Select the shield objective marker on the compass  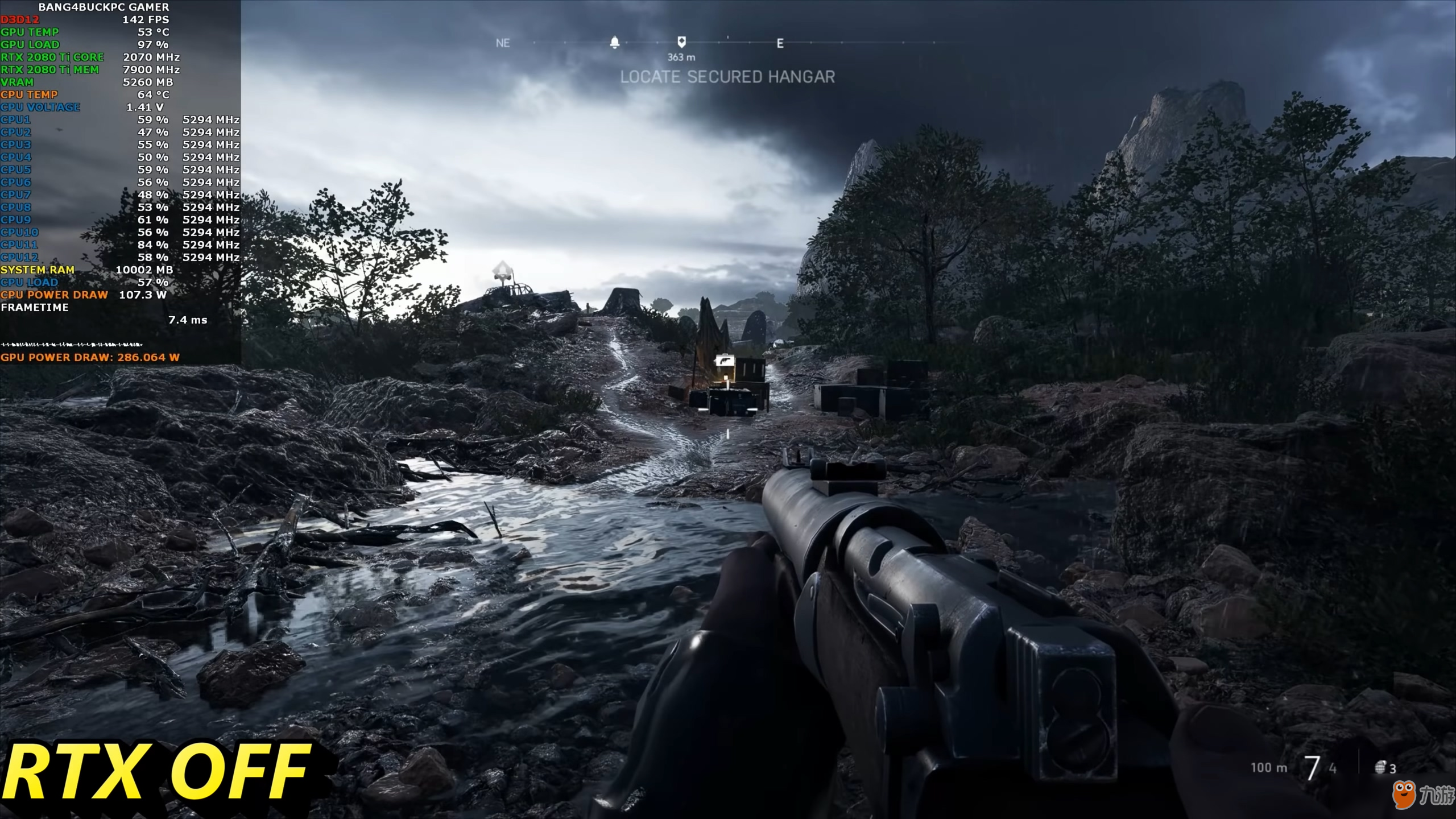[x=681, y=42]
